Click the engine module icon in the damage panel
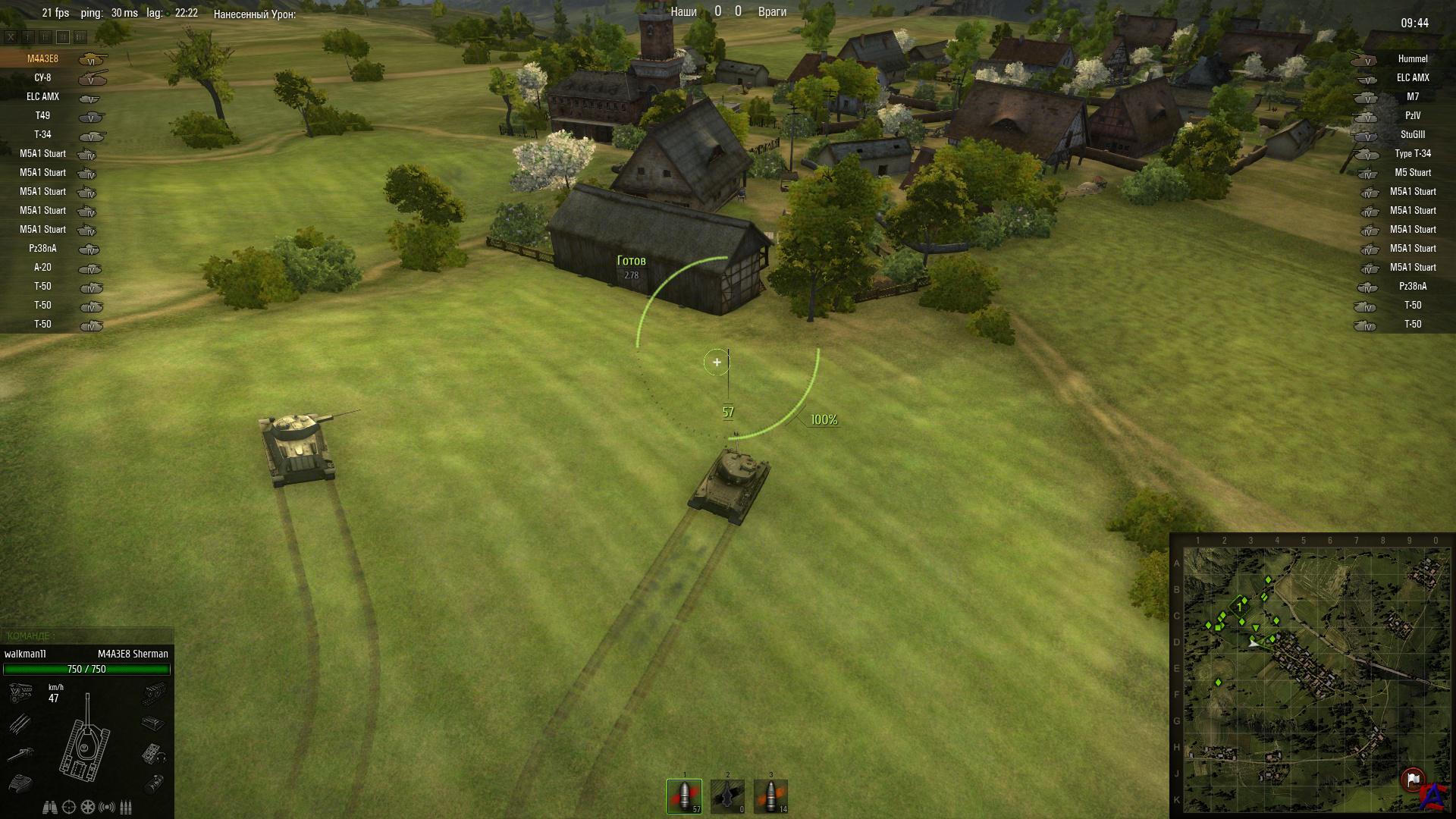Image resolution: width=1456 pixels, height=819 pixels. [20, 692]
